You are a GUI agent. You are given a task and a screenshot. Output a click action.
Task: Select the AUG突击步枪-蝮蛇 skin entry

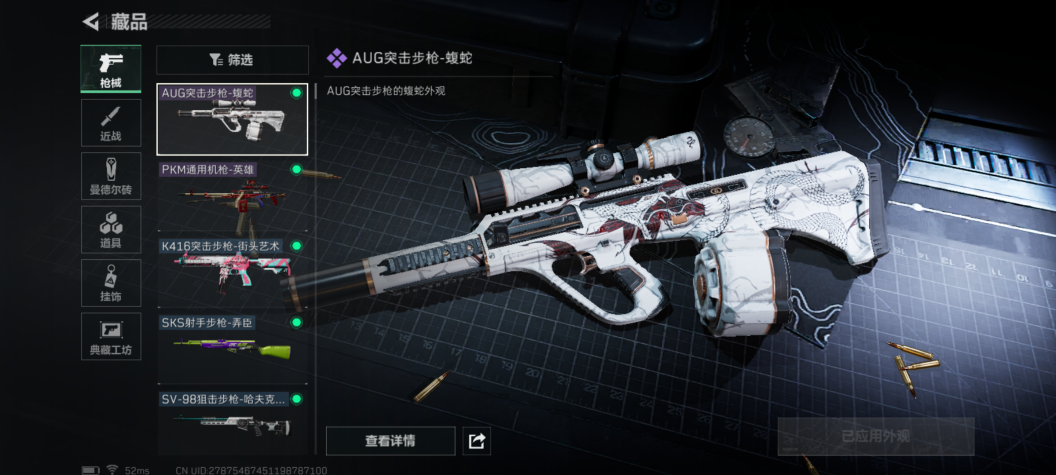tap(232, 119)
